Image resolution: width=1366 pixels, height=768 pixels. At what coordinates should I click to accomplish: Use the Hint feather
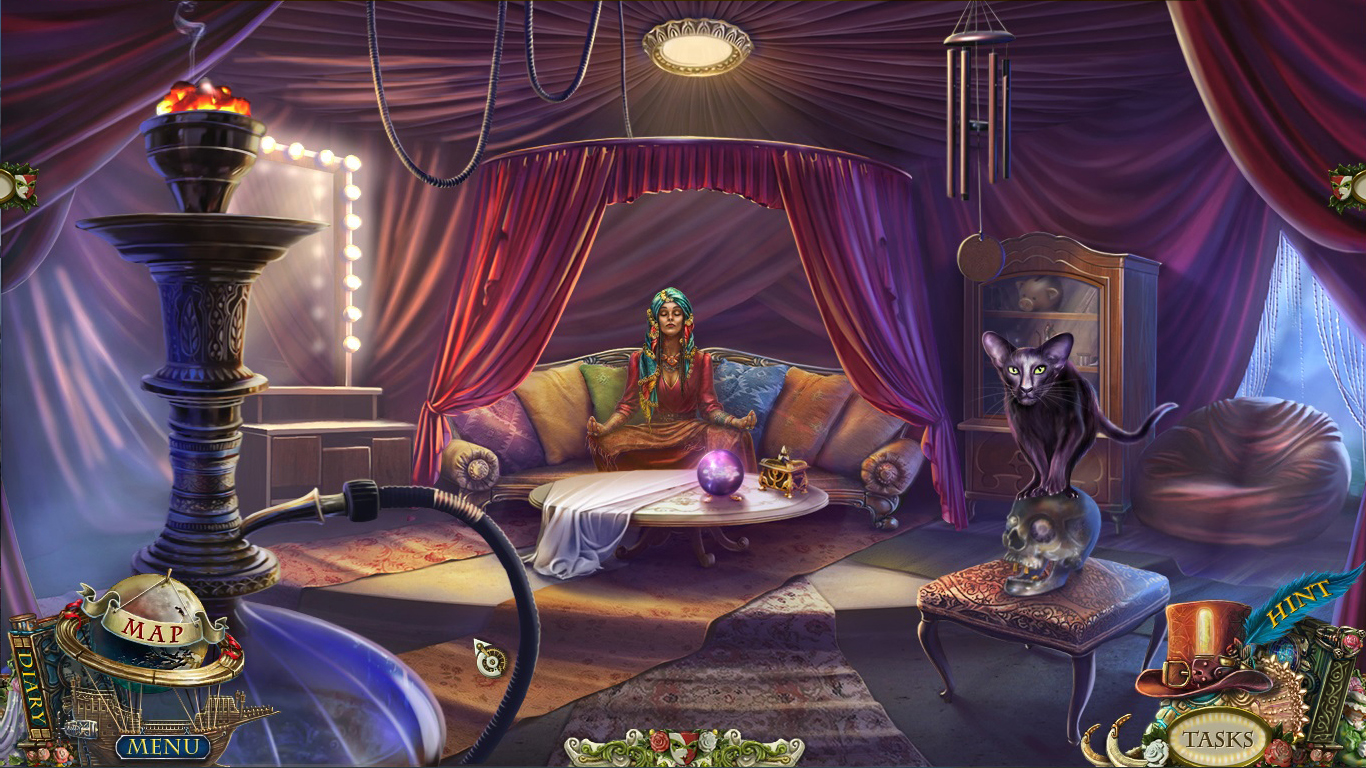point(1292,607)
